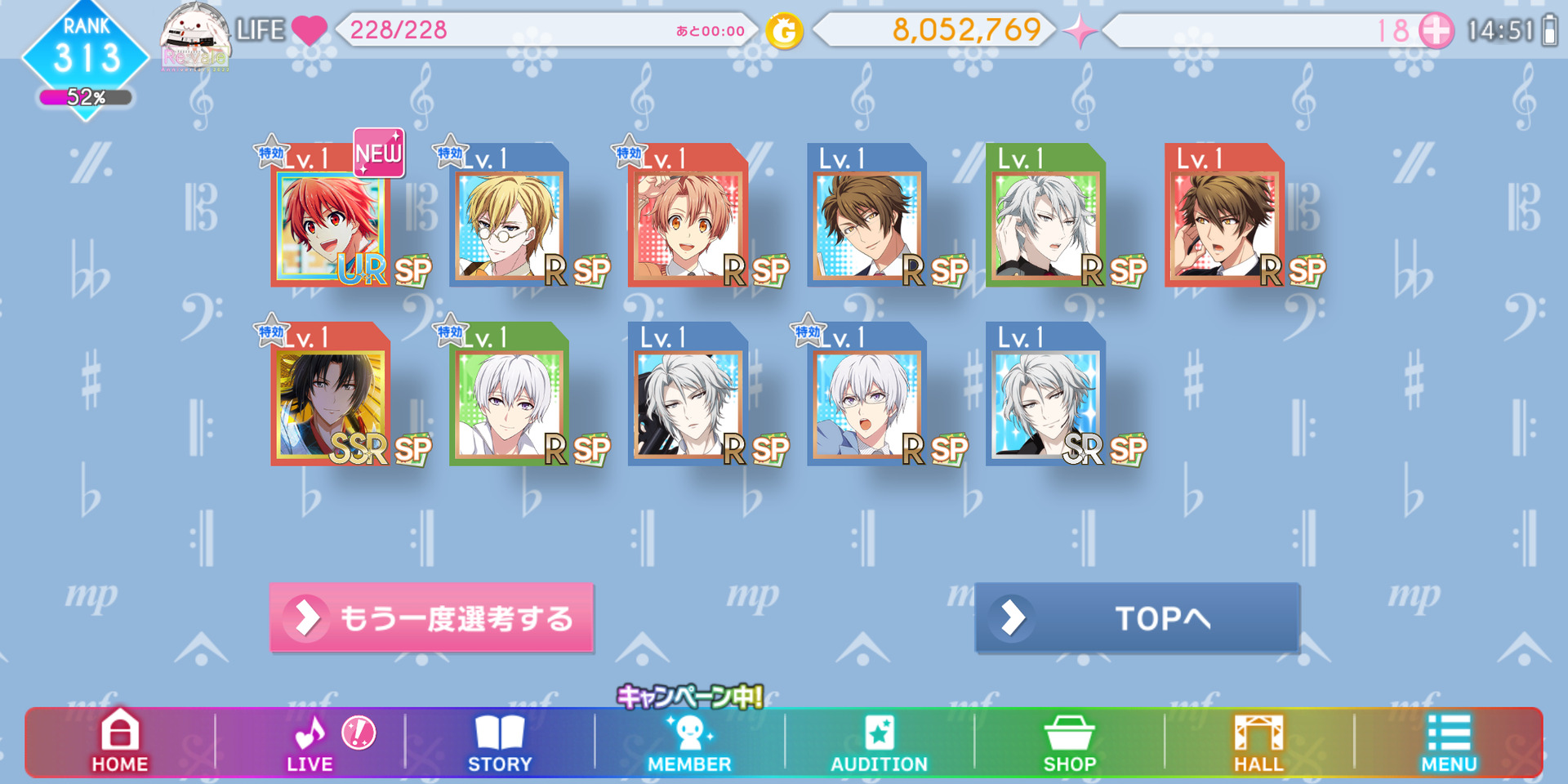Open the HOME screen
Screen dimensions: 1568x784
click(x=120, y=742)
